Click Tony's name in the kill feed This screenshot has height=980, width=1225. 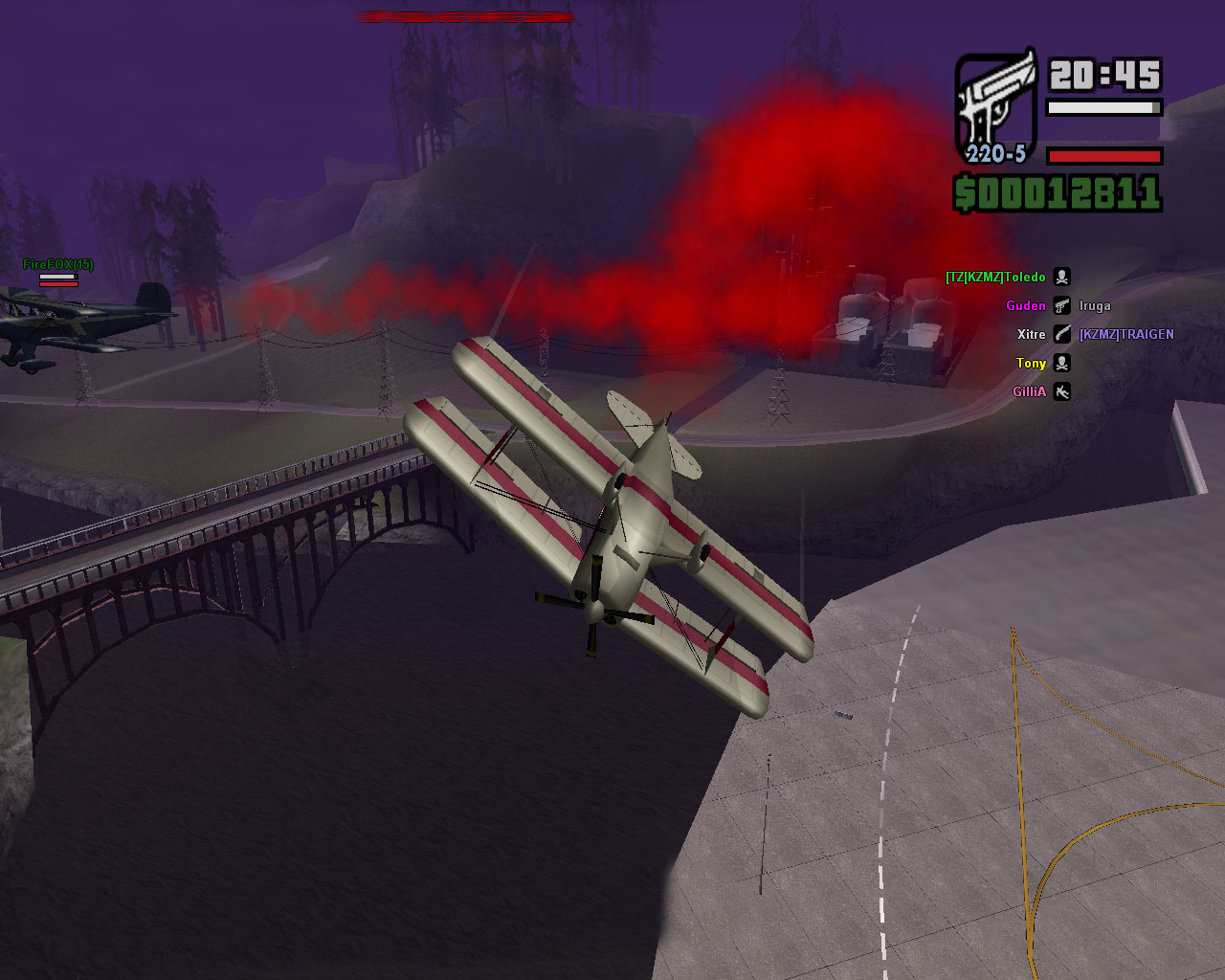(1031, 364)
